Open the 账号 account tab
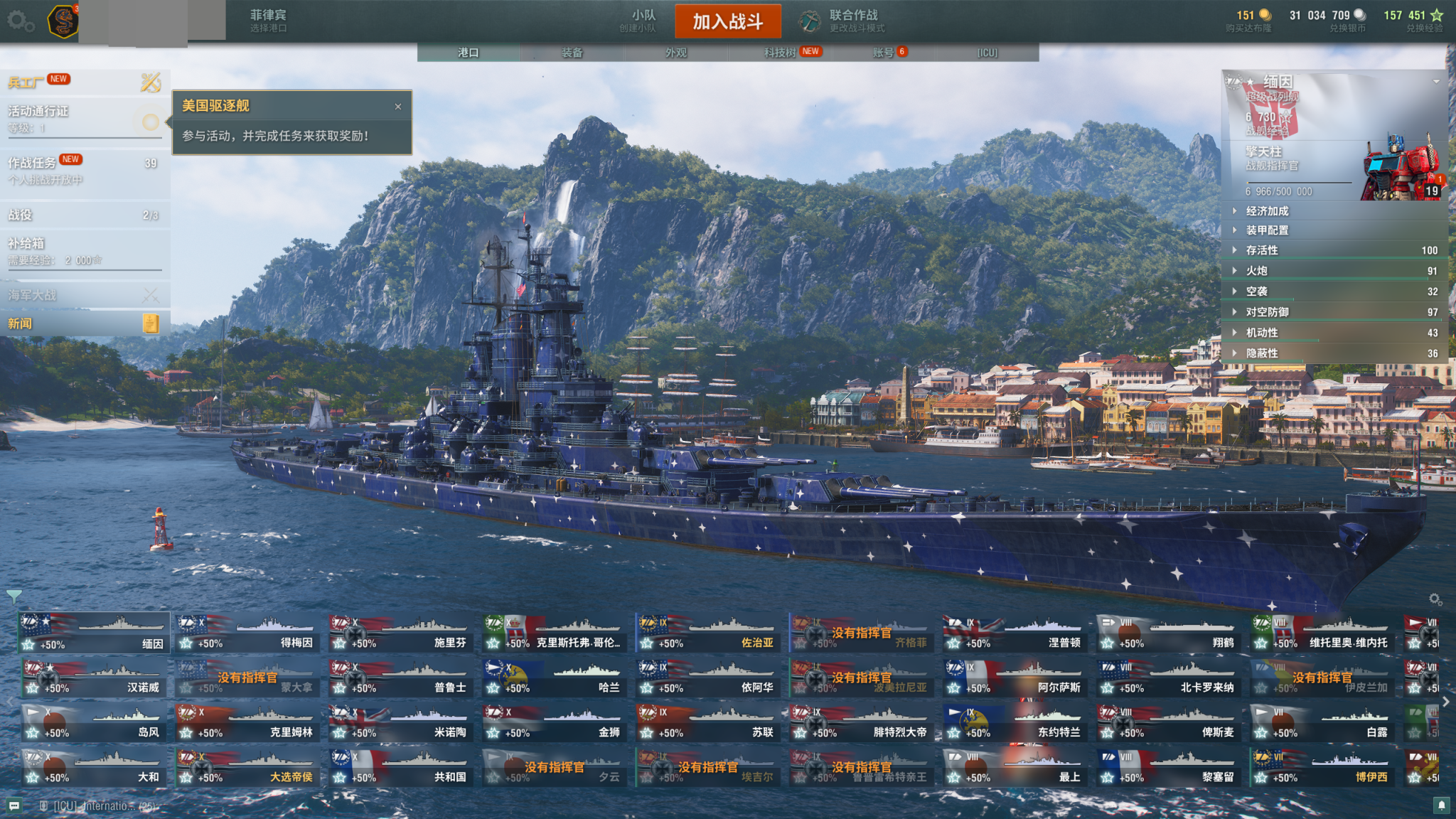Screen dimensions: 1456x819 (883, 53)
